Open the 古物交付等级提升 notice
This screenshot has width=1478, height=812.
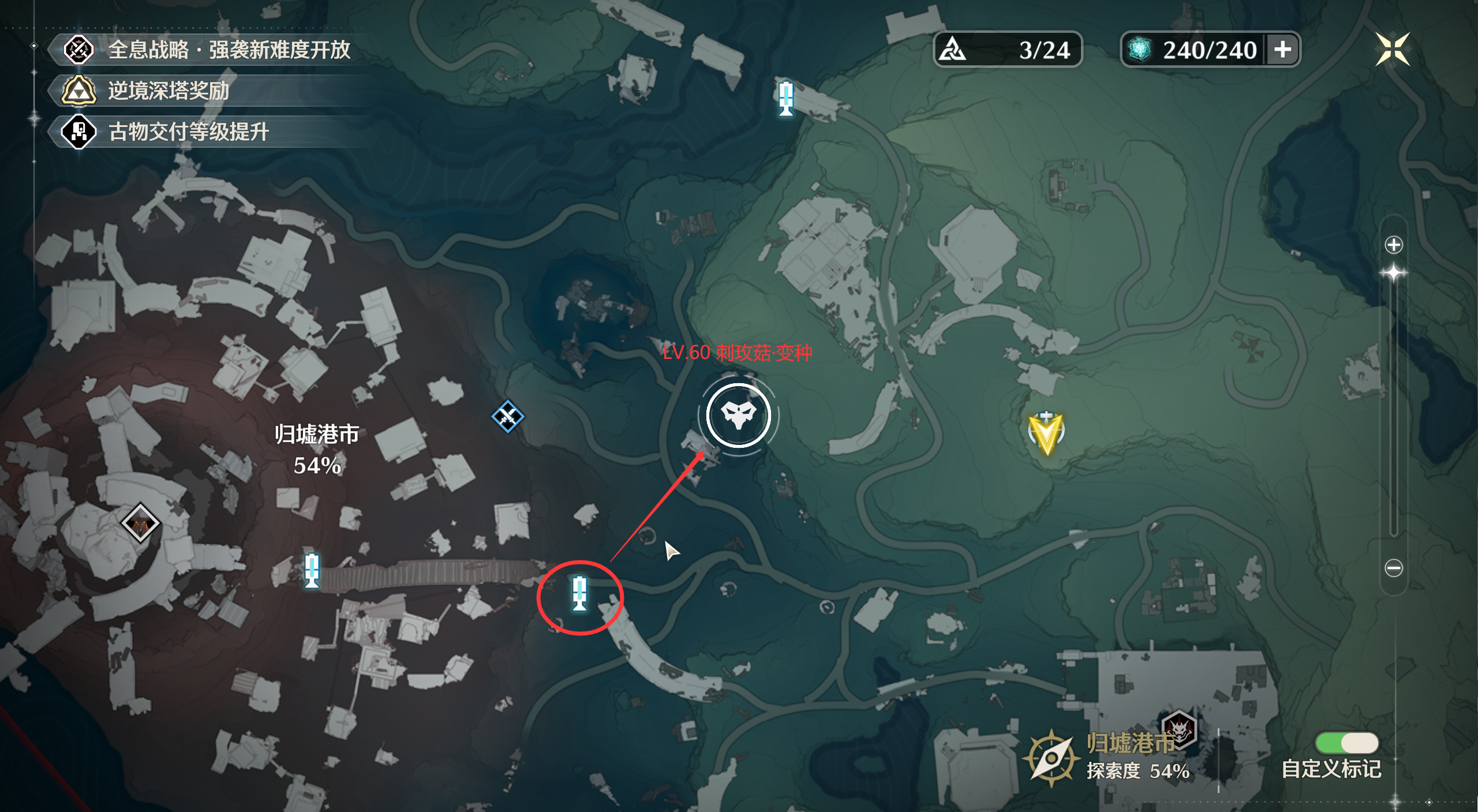pyautogui.click(x=188, y=132)
